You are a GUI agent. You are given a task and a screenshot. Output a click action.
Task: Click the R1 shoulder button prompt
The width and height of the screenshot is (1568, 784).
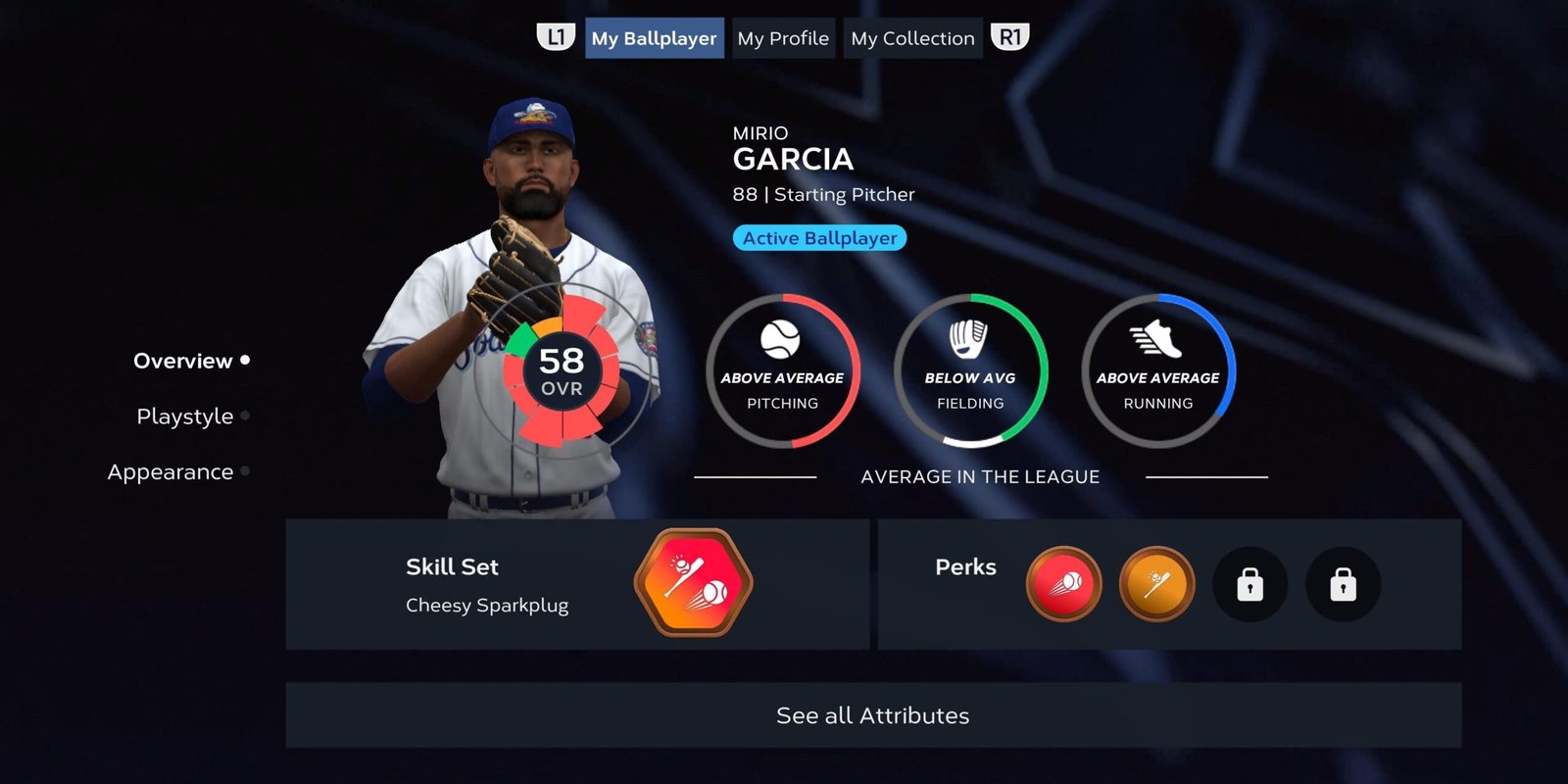click(1012, 38)
